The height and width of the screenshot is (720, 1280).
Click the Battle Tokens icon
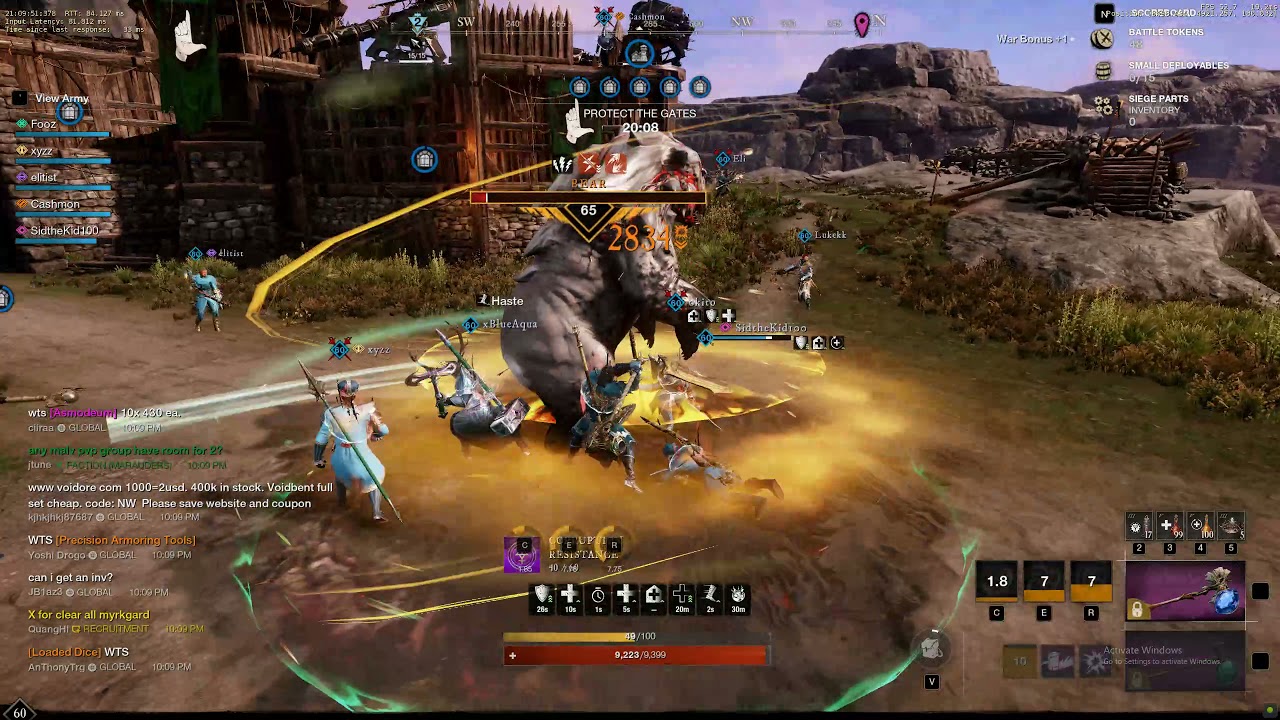coord(1102,39)
